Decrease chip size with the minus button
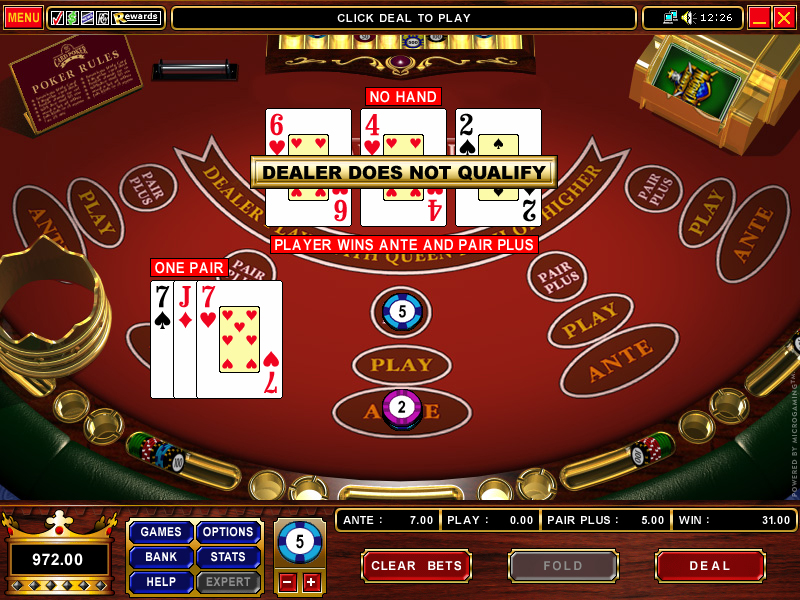Image resolution: width=800 pixels, height=600 pixels. coord(287,582)
